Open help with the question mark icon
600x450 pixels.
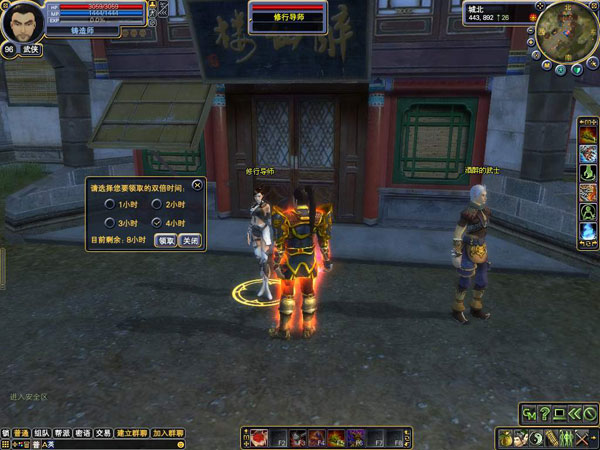coord(545,413)
